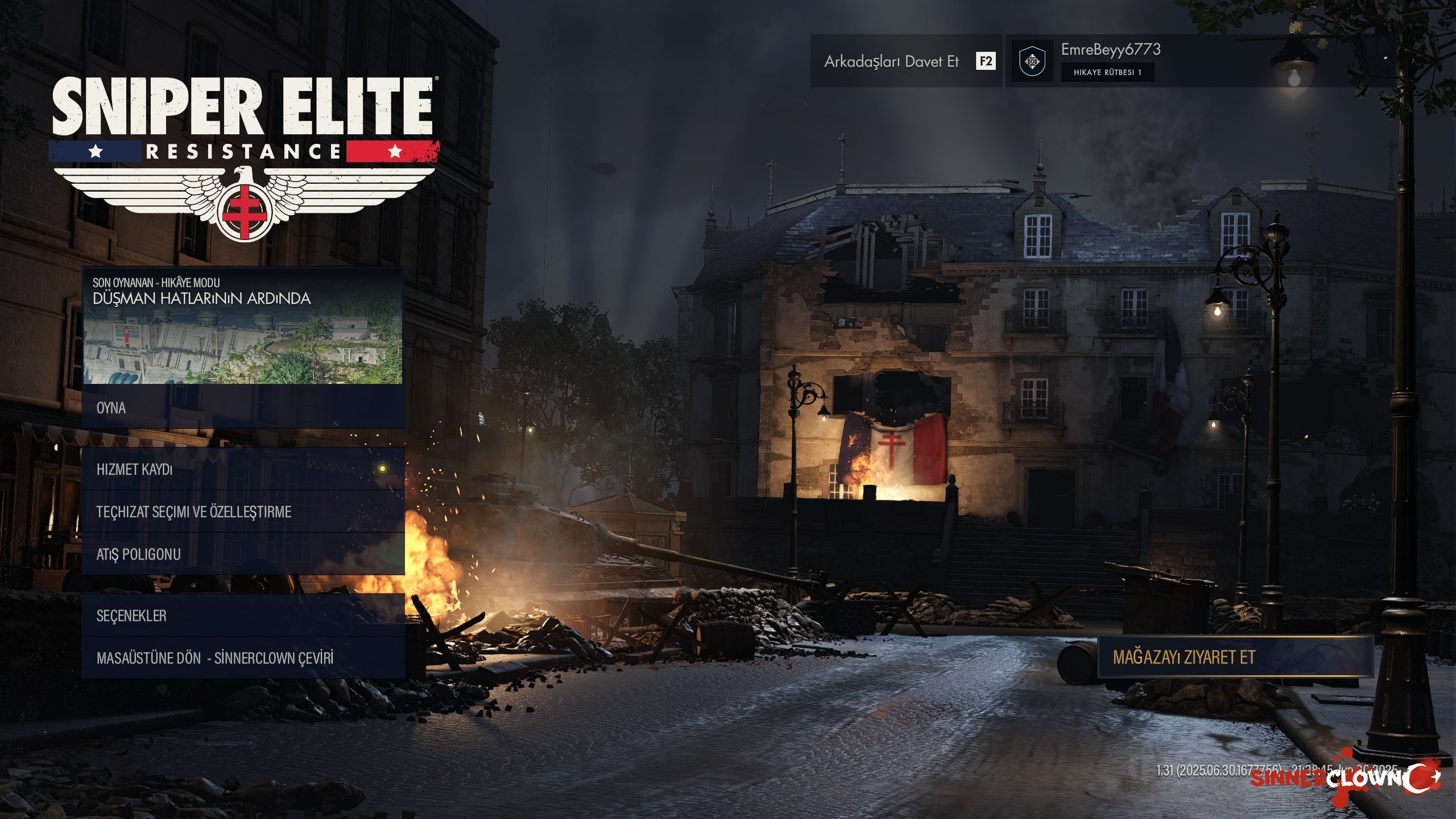The height and width of the screenshot is (819, 1456).
Task: Enter the ATIŞ POLİGONU shooting range
Action: click(x=243, y=554)
